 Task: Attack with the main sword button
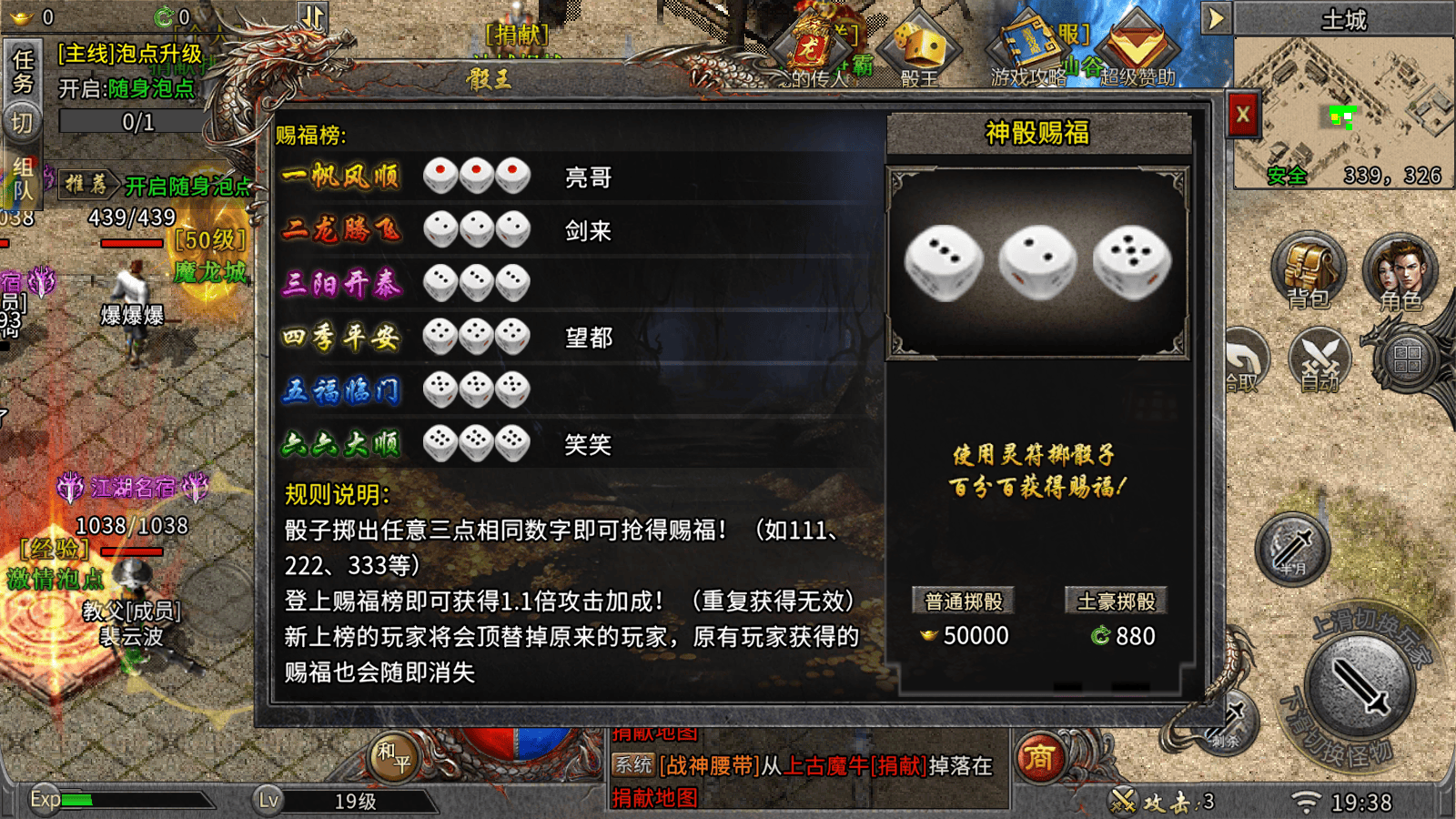(1360, 687)
